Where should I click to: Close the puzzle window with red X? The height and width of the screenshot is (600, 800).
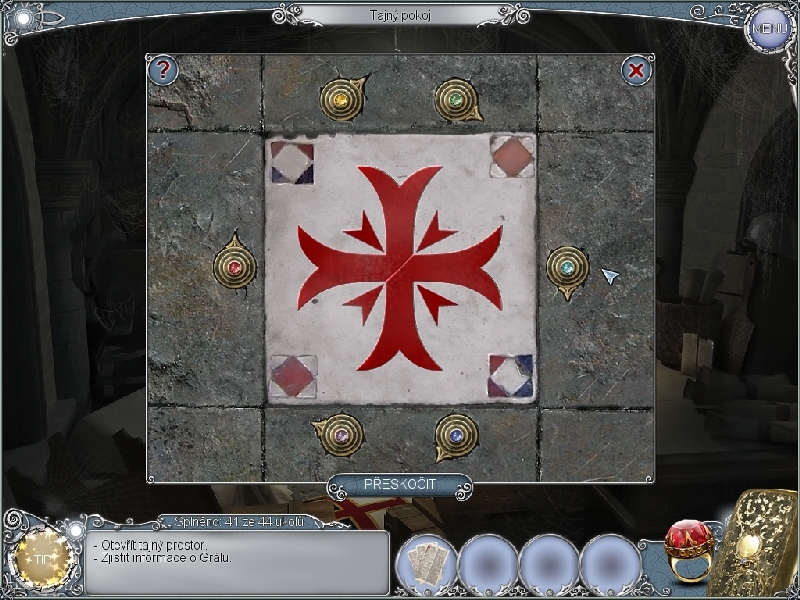coord(636,70)
